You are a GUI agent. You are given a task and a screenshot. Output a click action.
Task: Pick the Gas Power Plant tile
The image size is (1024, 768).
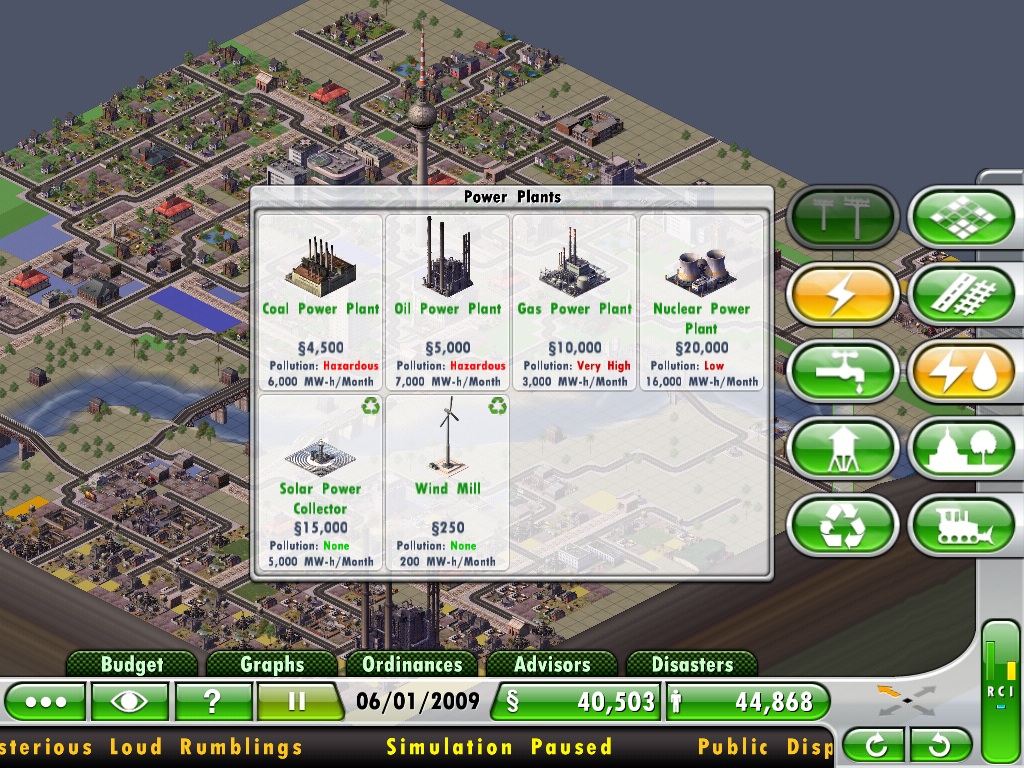[x=575, y=301]
